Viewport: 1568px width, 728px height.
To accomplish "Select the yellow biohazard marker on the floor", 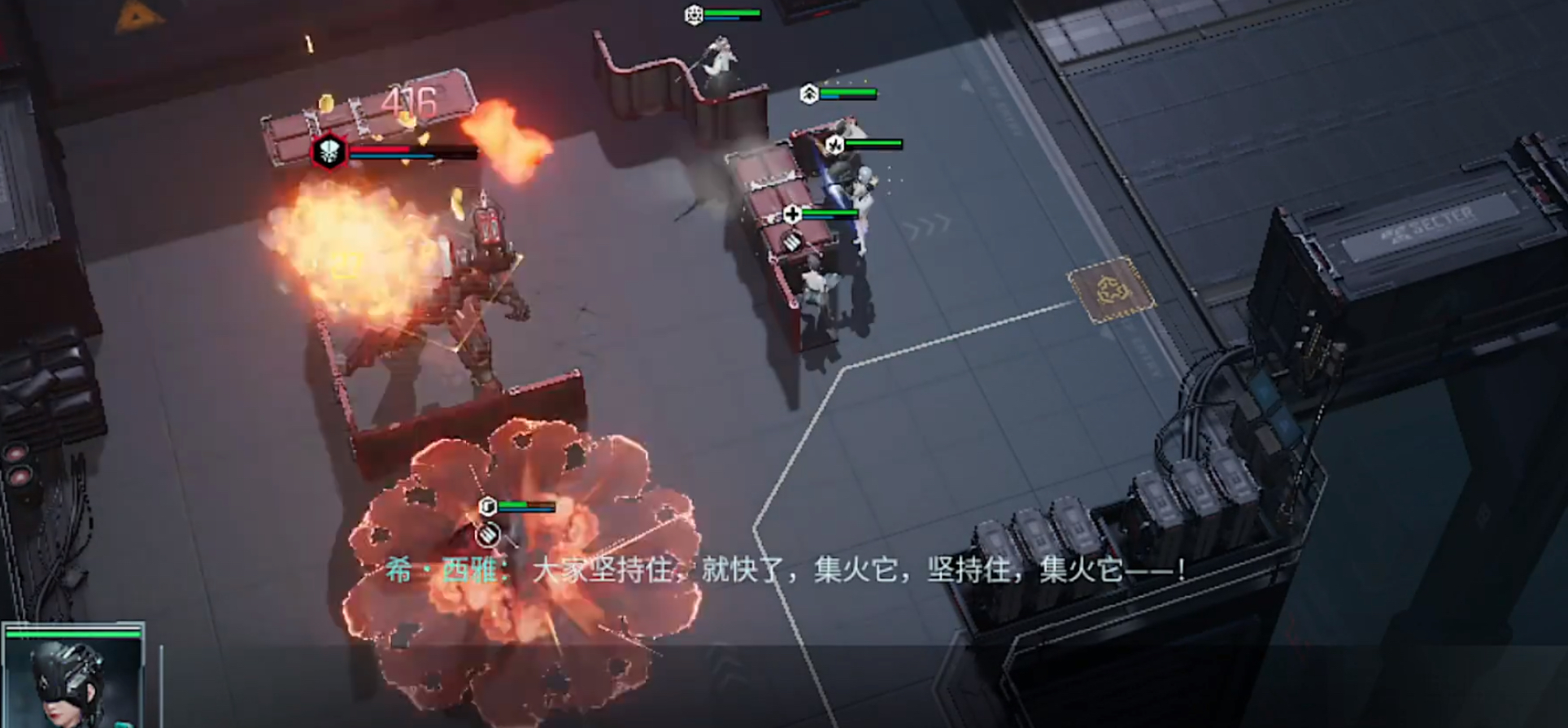I will coord(1112,290).
